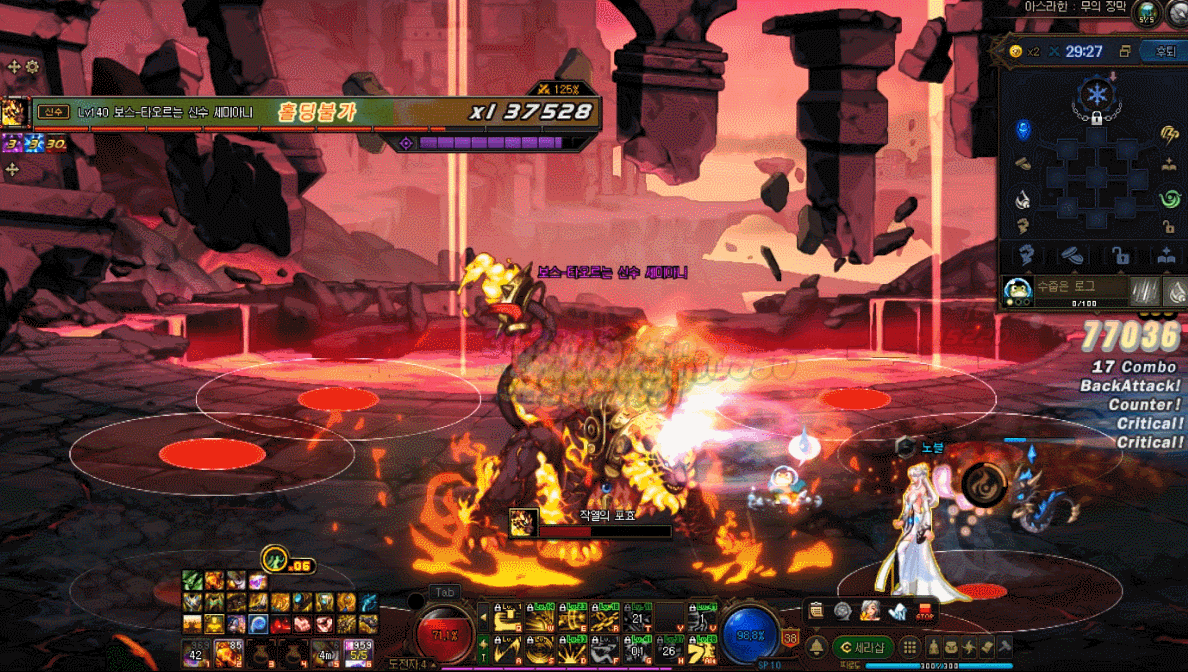Click the blue flame icon in the map panel
This screenshot has width=1188, height=672.
pos(1023,130)
